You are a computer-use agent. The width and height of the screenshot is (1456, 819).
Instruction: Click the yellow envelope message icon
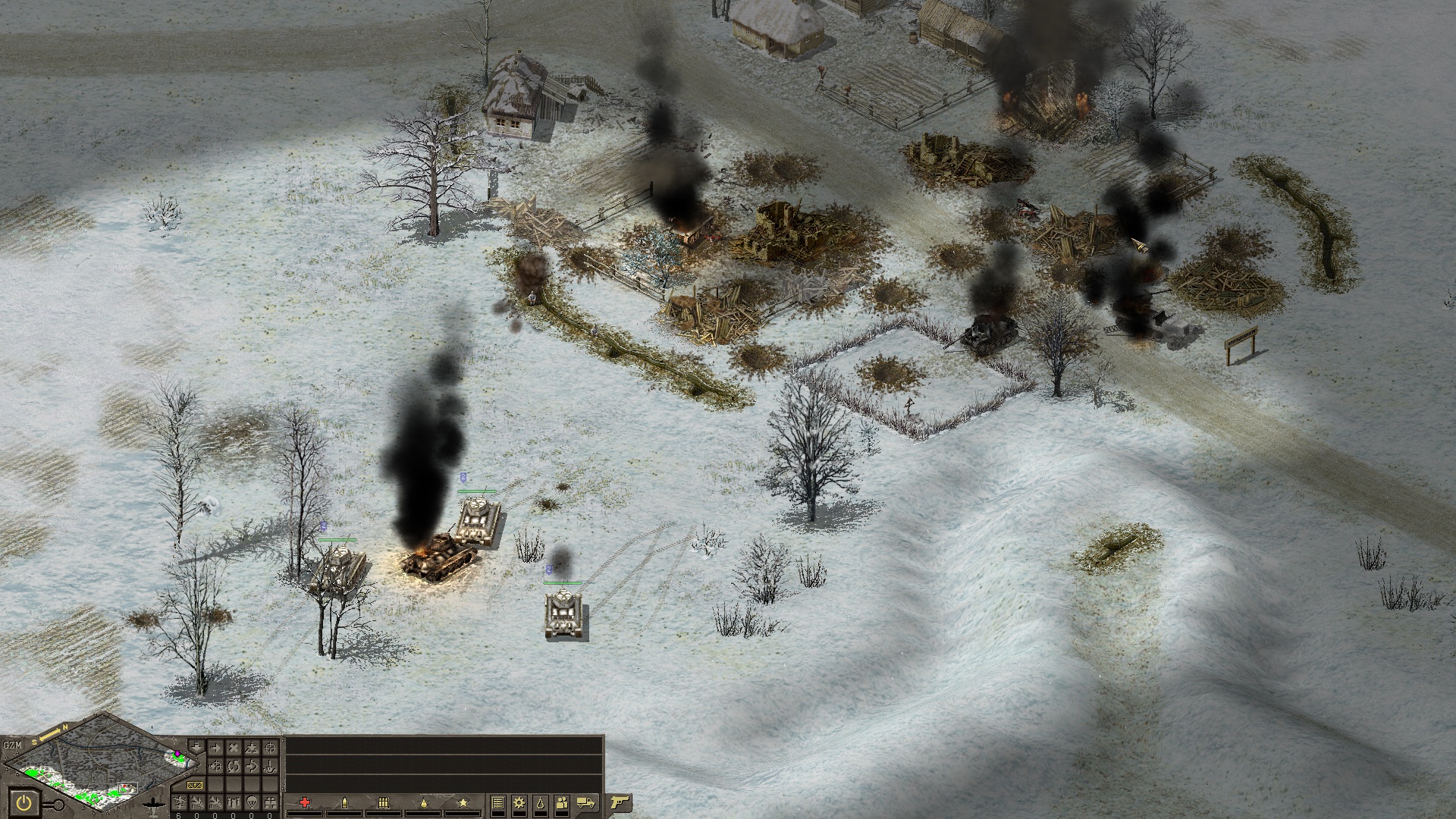[195, 785]
